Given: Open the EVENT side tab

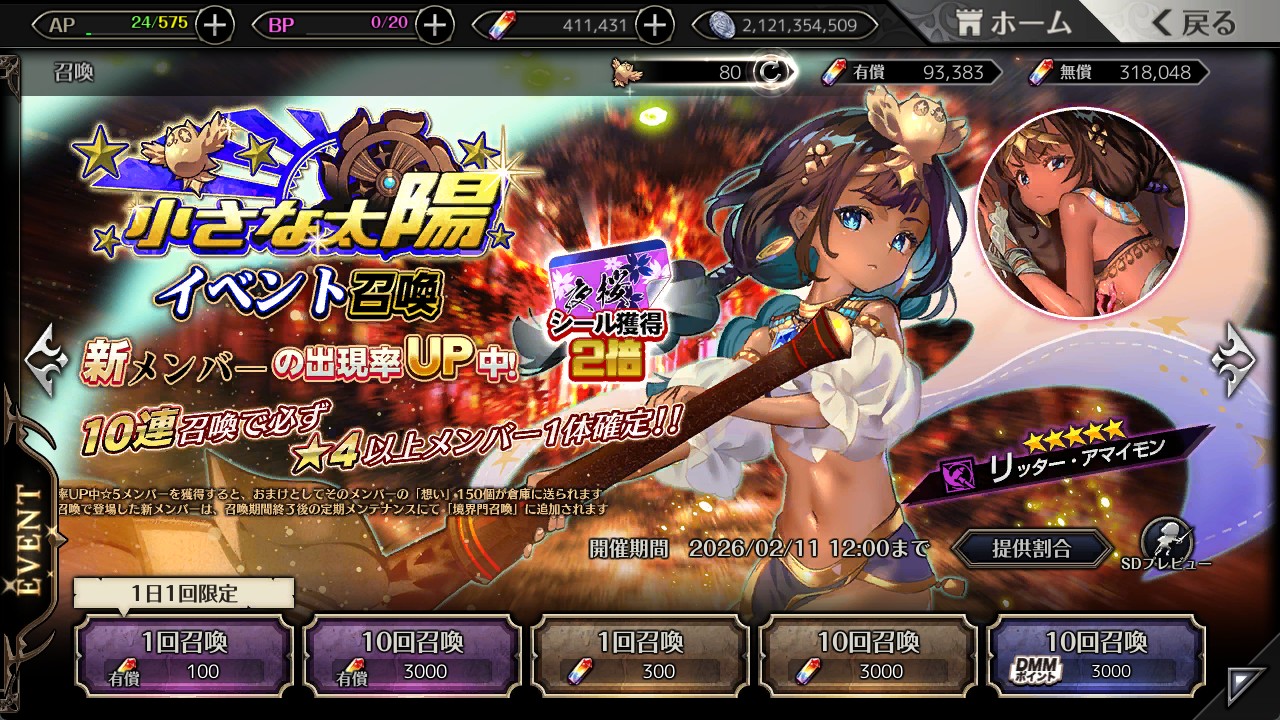Looking at the screenshot, I should point(30,540).
